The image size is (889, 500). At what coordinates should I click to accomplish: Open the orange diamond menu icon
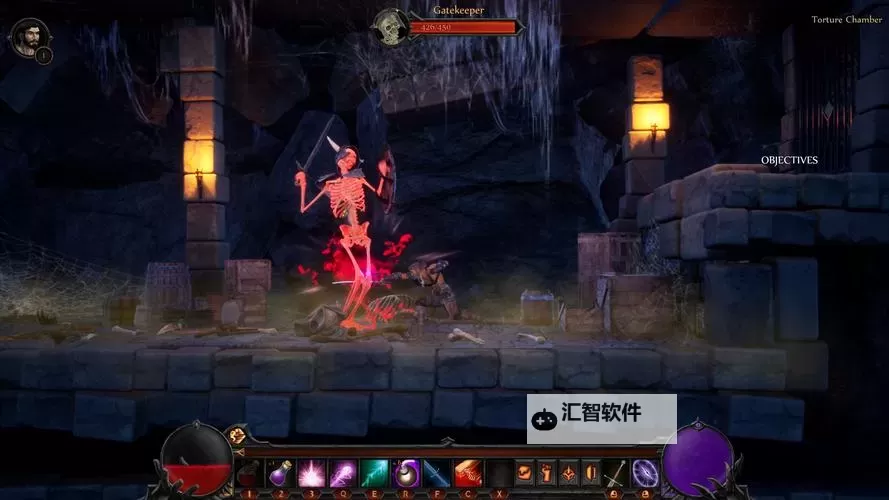569,473
